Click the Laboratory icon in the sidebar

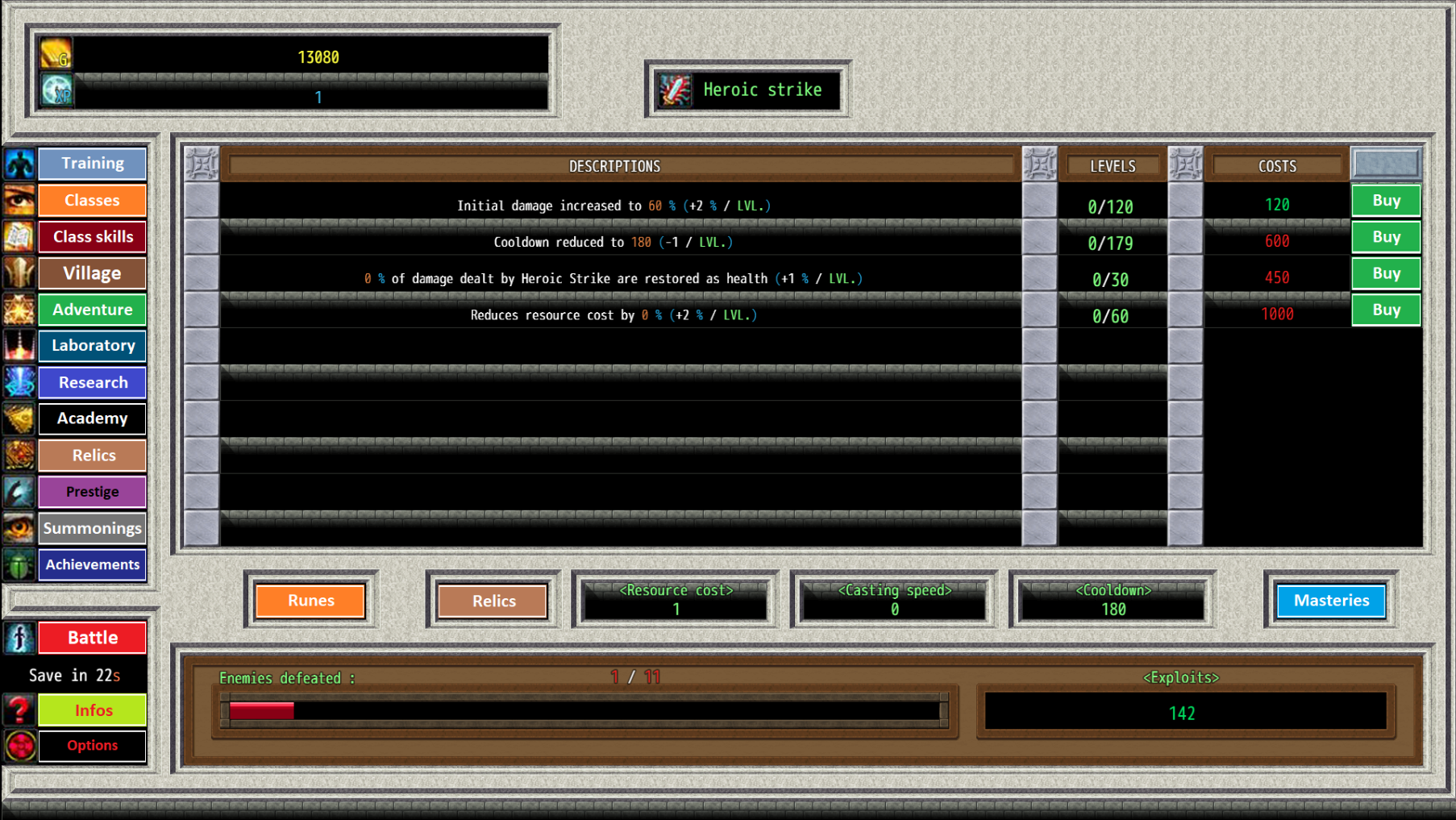click(x=19, y=346)
